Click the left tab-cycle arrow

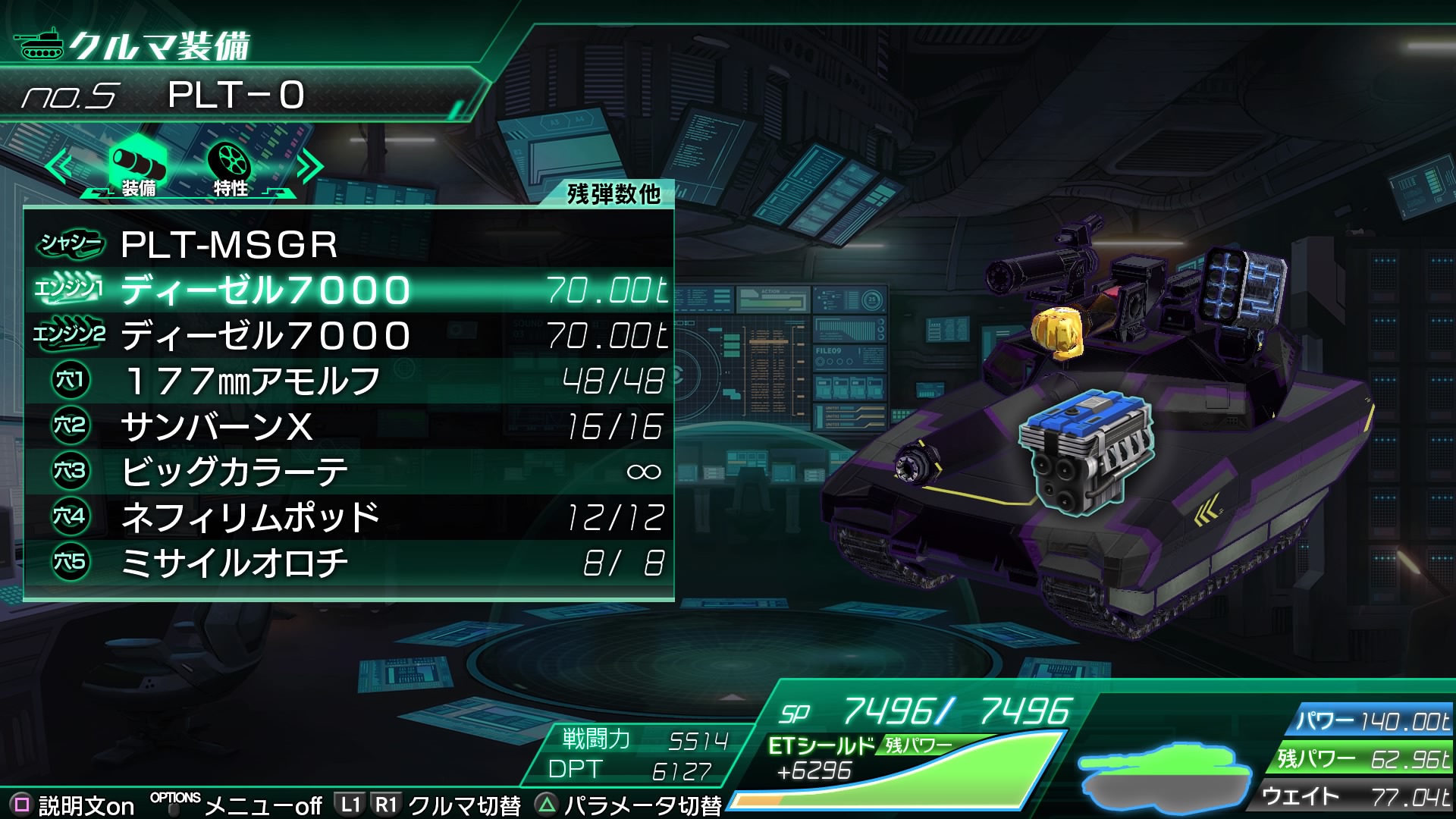click(x=59, y=167)
